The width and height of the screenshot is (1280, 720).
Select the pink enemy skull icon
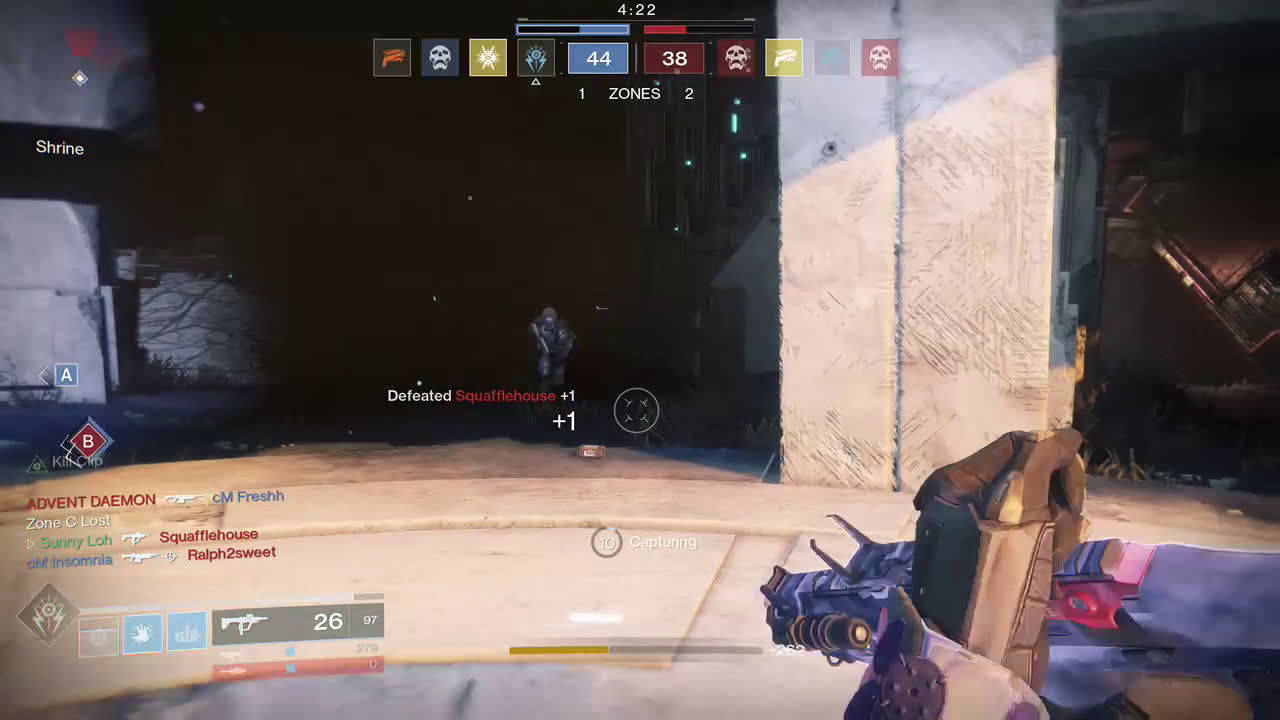[880, 58]
